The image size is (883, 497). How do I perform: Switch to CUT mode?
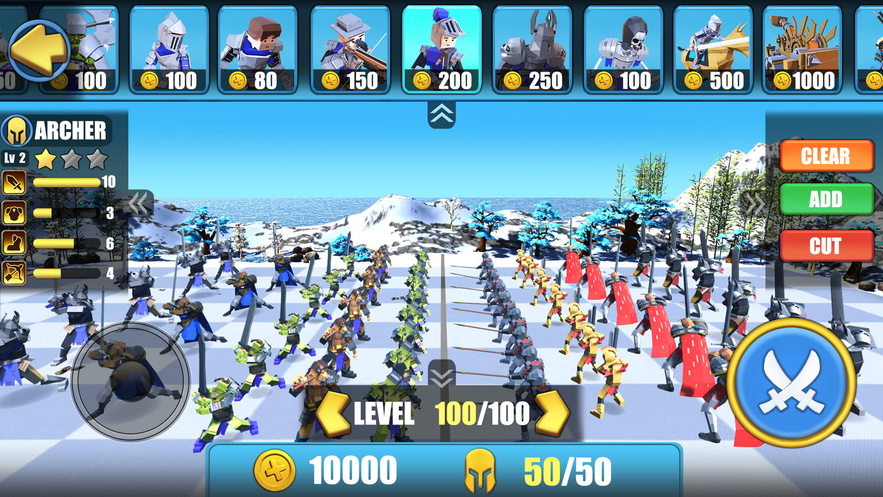coord(825,245)
